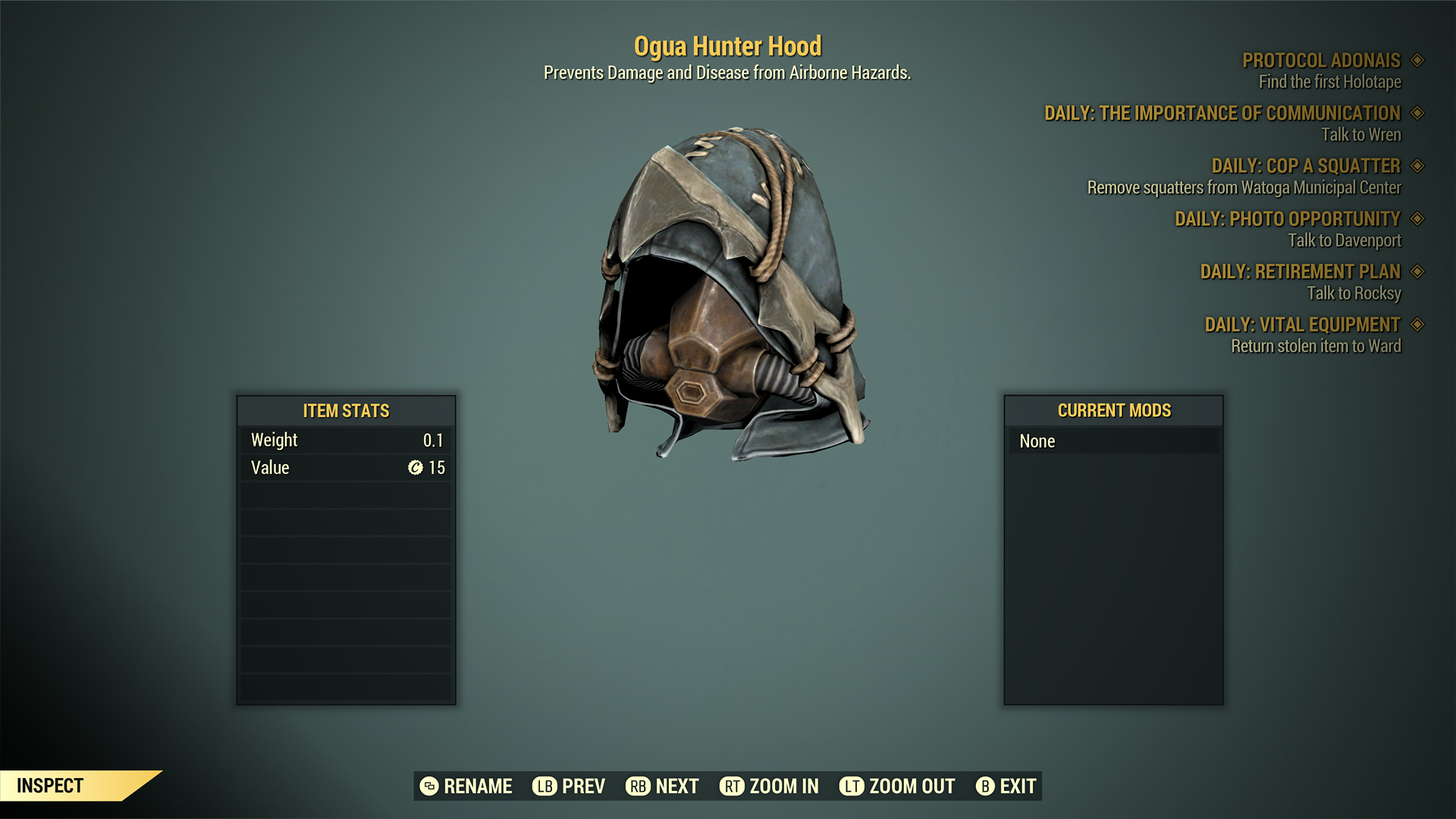
Task: Select the Retirement Plan daily quest
Action: [1300, 271]
